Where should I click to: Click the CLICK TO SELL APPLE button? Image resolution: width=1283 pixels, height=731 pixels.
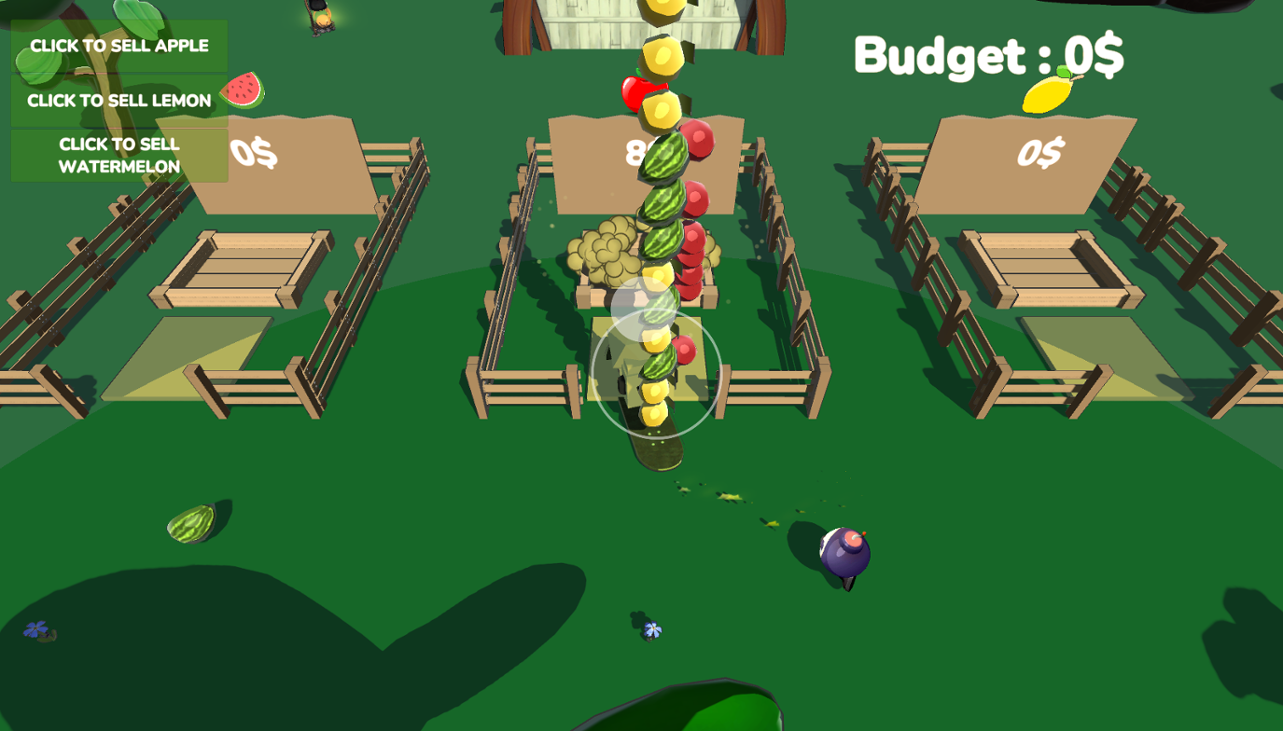pyautogui.click(x=118, y=45)
